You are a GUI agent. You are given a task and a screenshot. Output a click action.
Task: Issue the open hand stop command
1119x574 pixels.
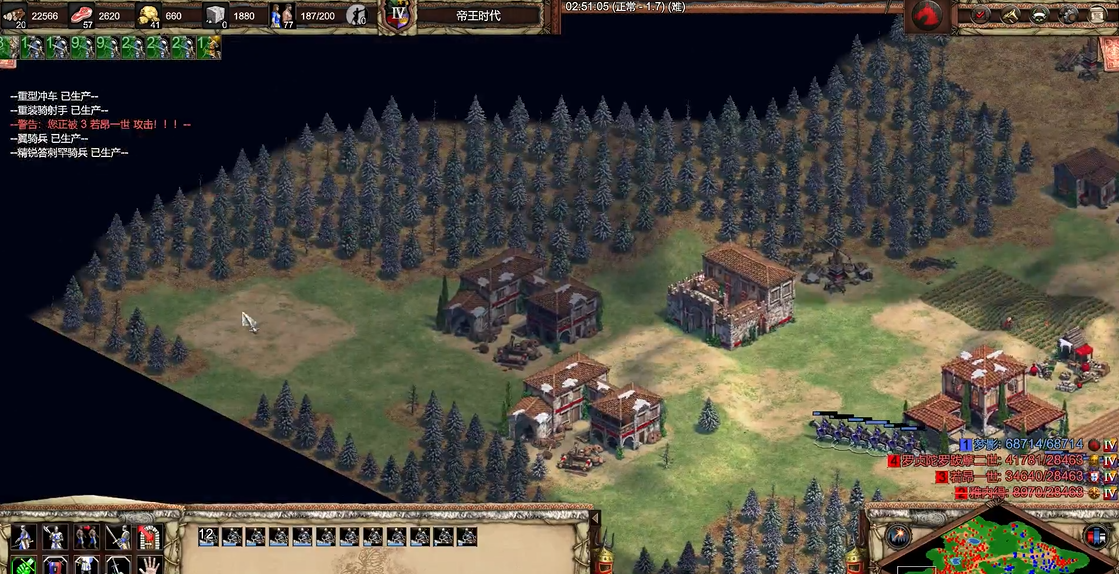point(151,565)
